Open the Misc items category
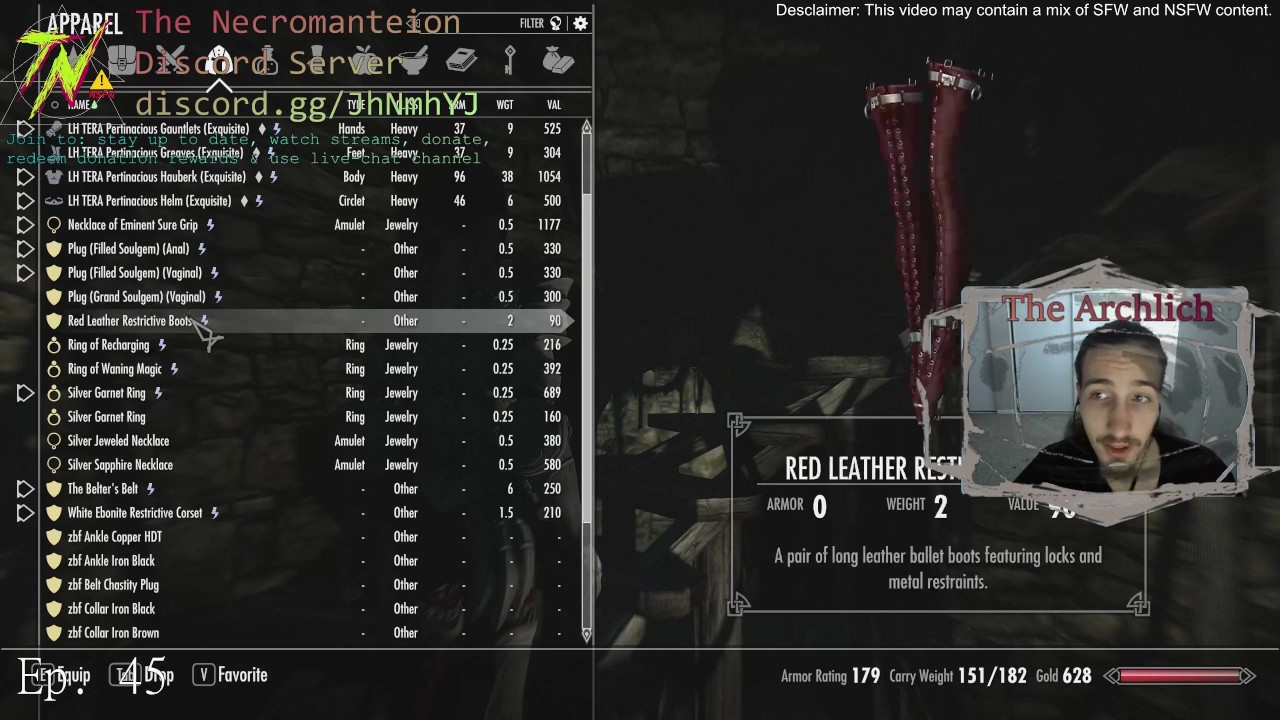This screenshot has width=1280, height=720. click(x=558, y=61)
